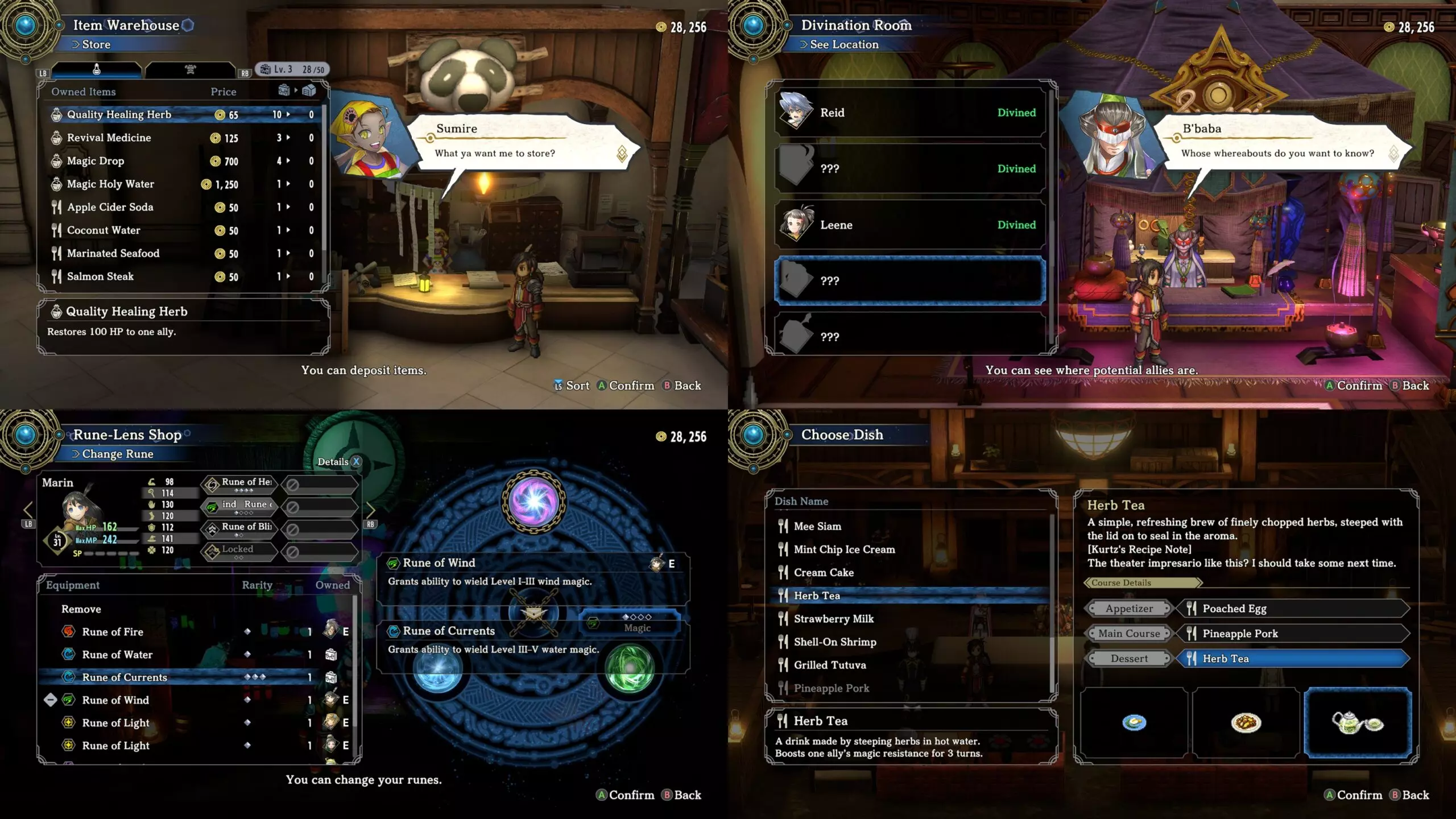Divine Reid's whereabouts
Image resolution: width=1456 pixels, height=819 pixels.
pos(909,113)
